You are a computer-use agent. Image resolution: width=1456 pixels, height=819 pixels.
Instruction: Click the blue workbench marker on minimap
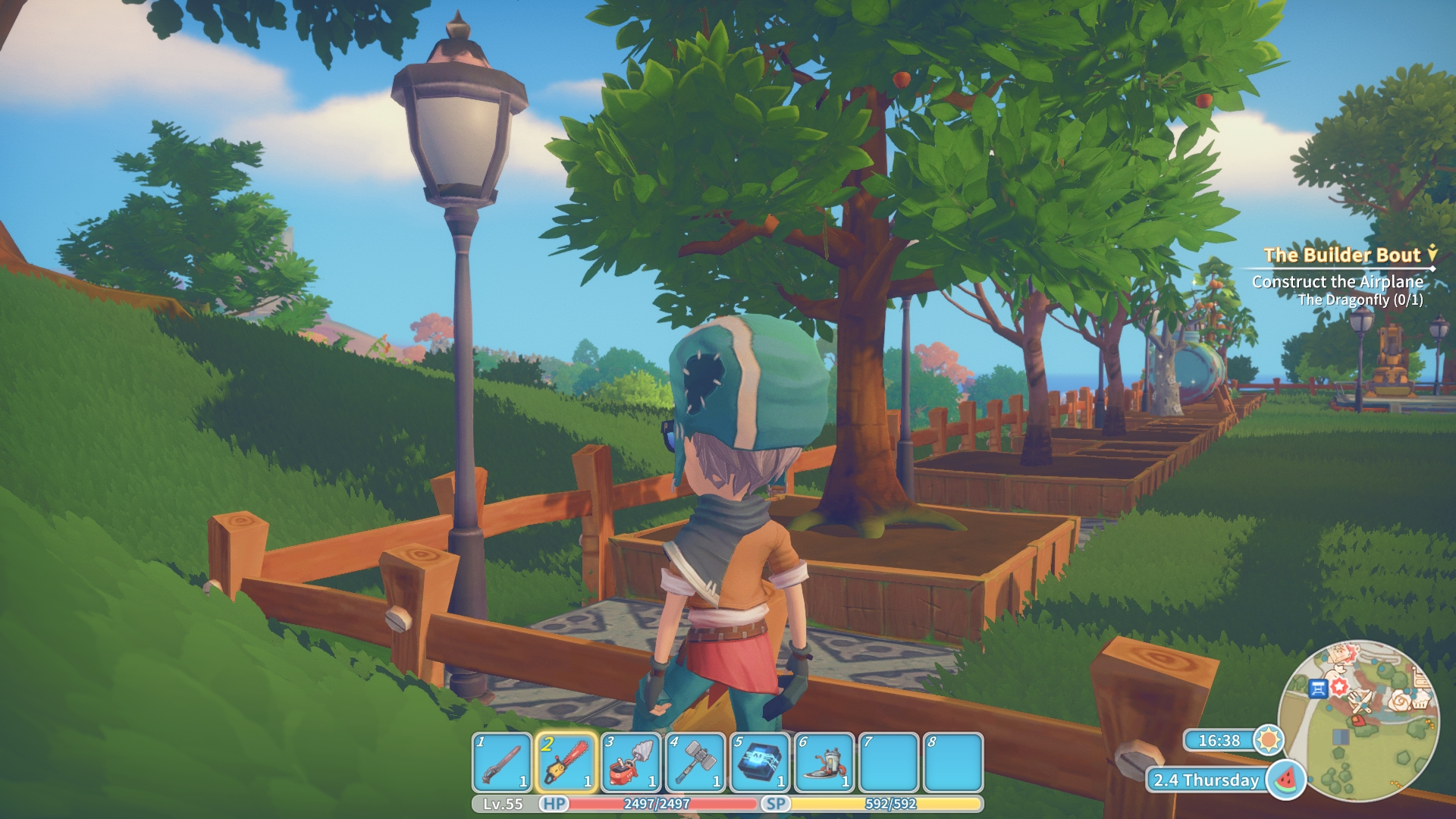point(1318,689)
